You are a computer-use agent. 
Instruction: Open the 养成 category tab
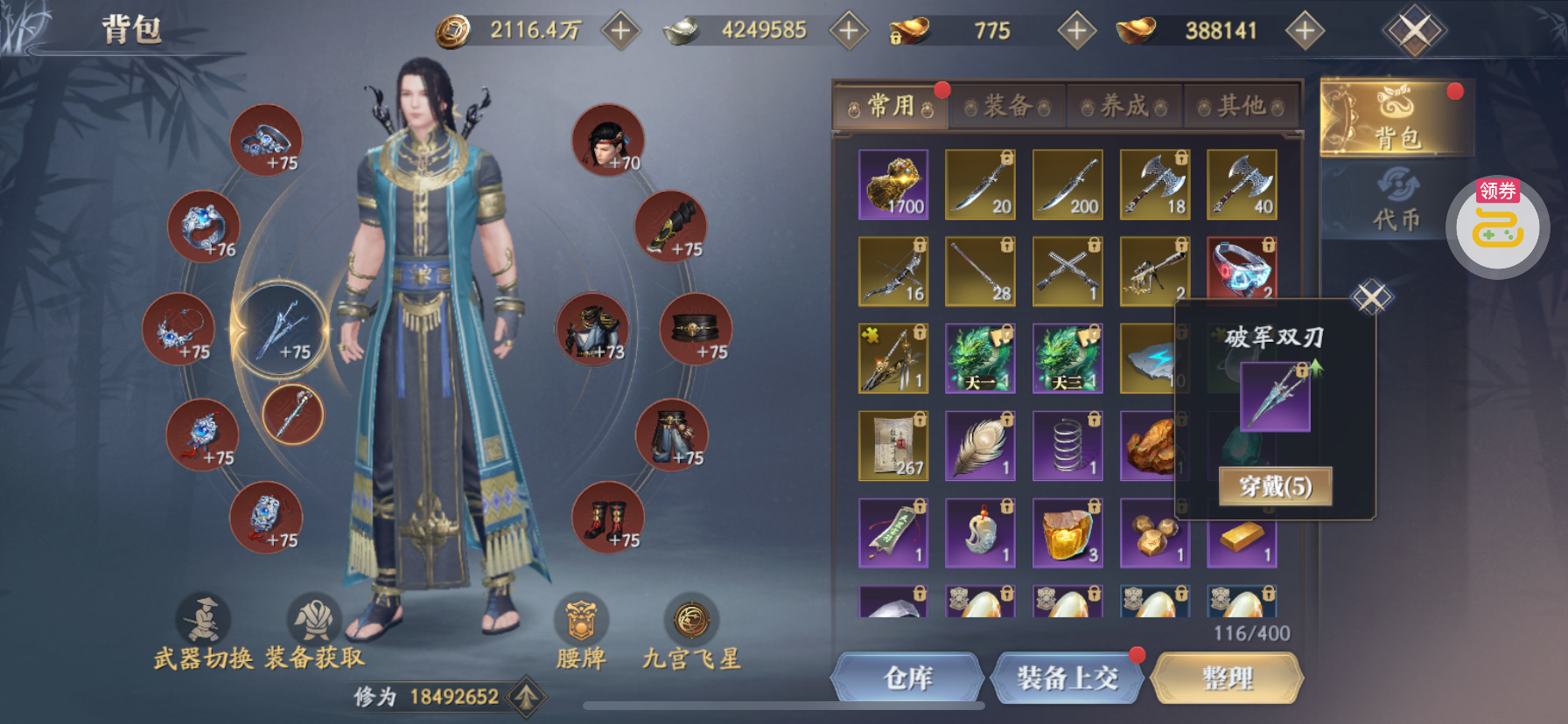tap(1124, 107)
